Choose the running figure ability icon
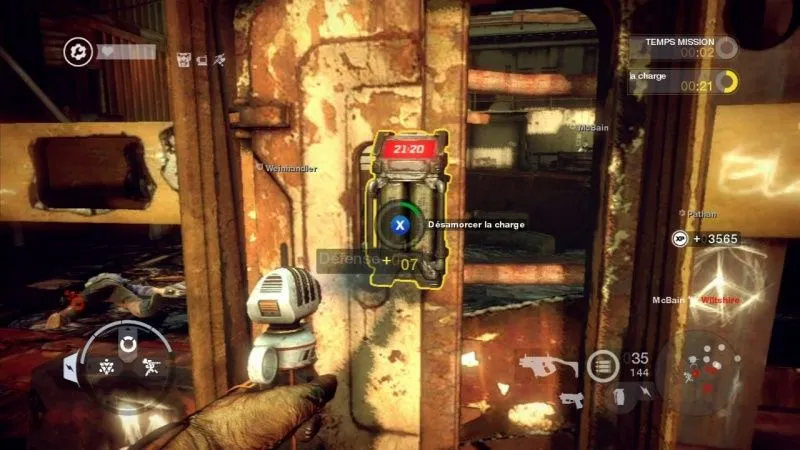Viewport: 800px width, 450px height. tap(153, 367)
